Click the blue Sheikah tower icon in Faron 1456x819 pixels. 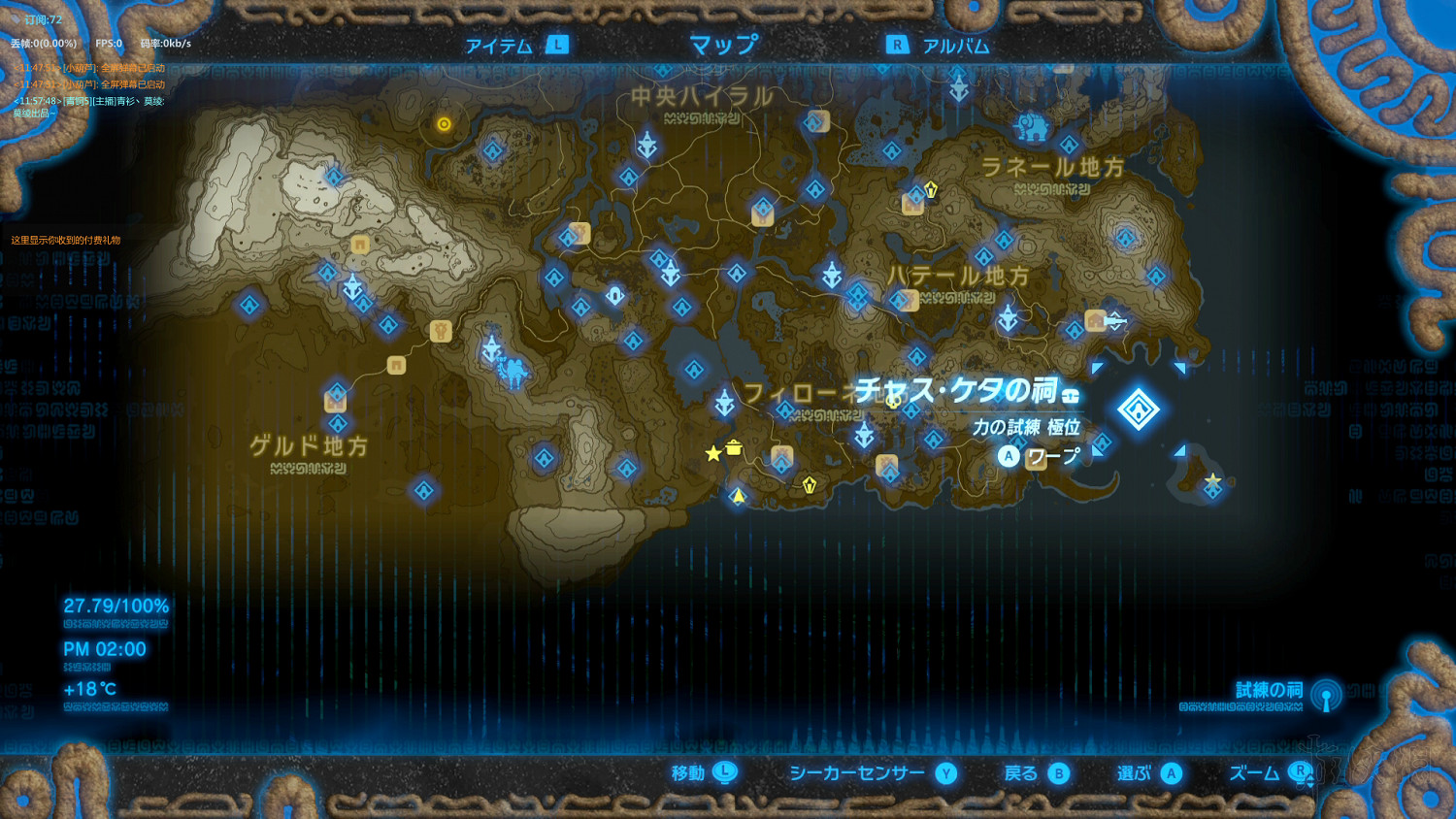(723, 401)
